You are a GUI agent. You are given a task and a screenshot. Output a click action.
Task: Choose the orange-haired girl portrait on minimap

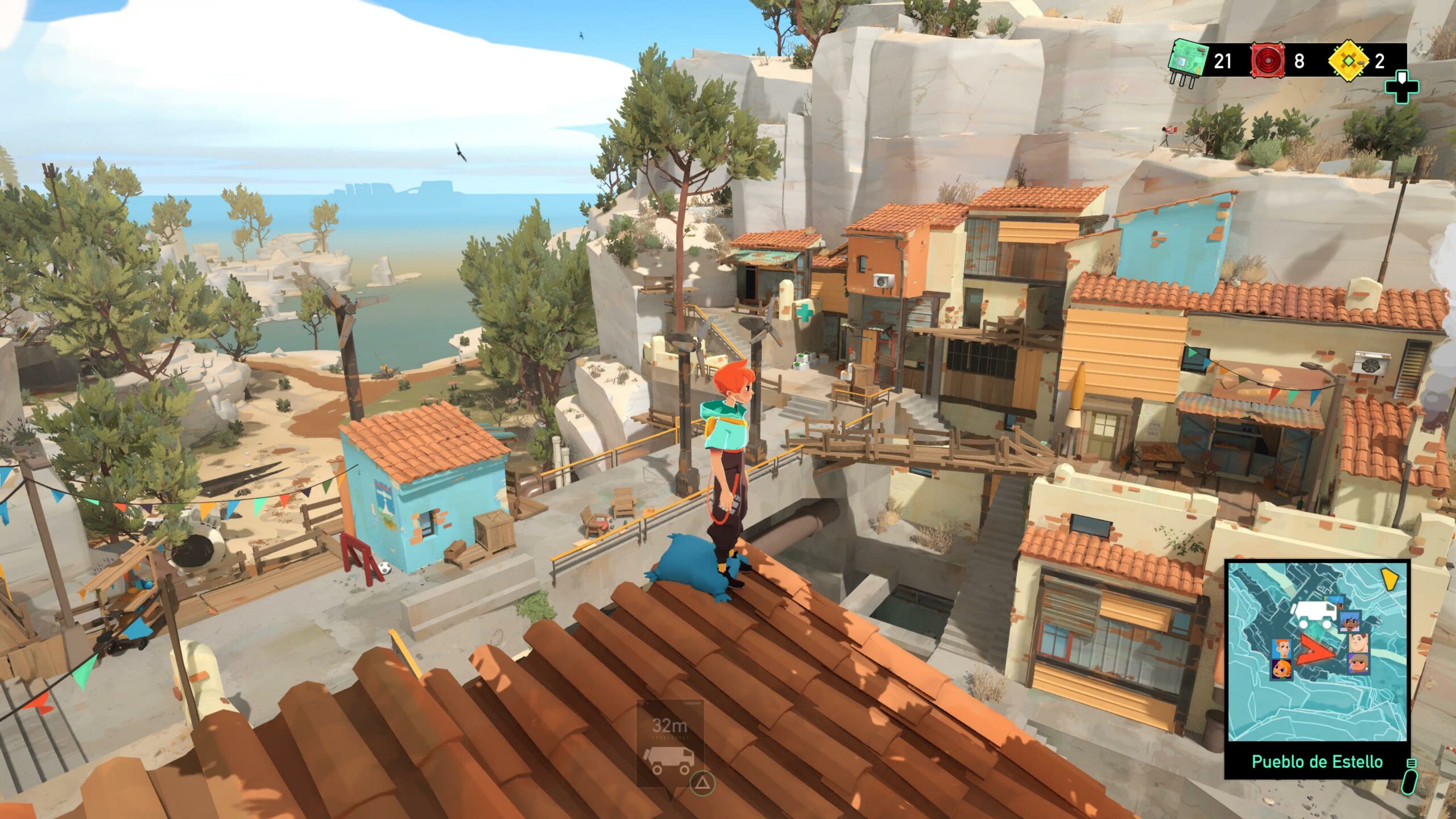click(x=1281, y=669)
